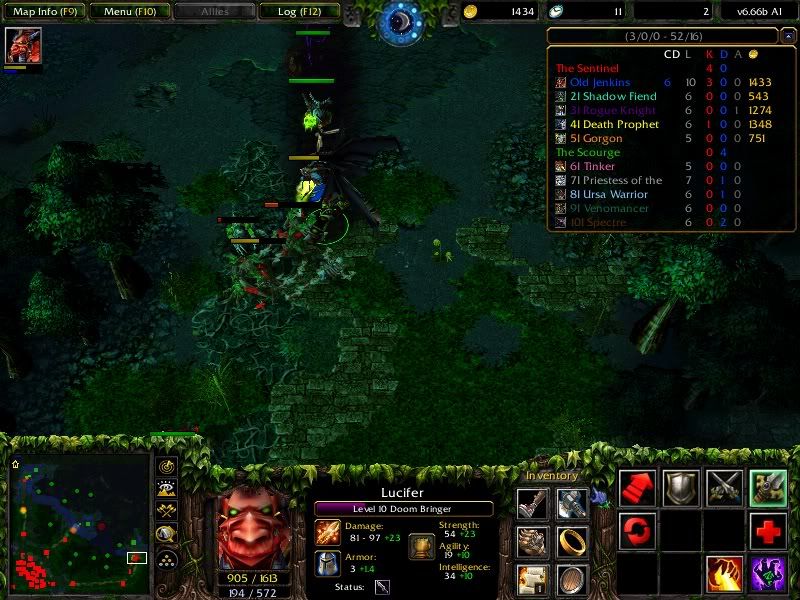The height and width of the screenshot is (600, 800).
Task: Cast the purple hand Doom ability
Action: [x=769, y=575]
